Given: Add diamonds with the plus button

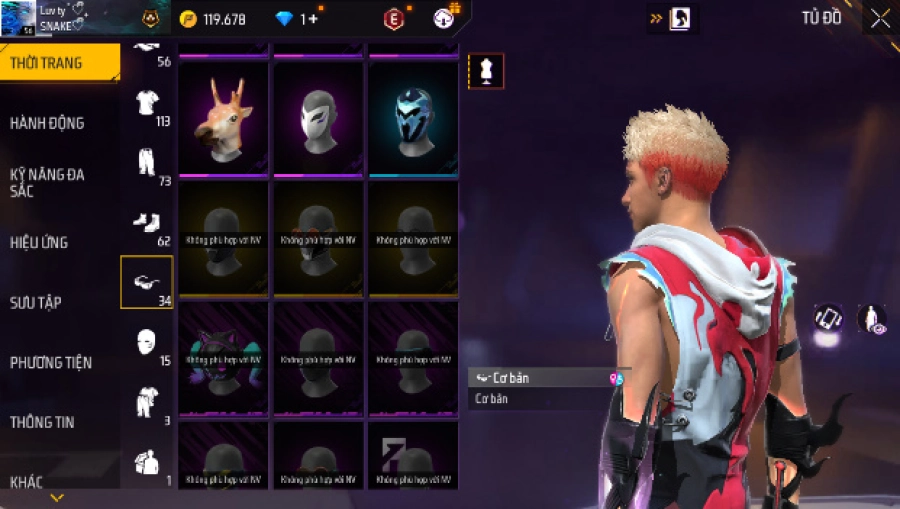Looking at the screenshot, I should click(314, 19).
